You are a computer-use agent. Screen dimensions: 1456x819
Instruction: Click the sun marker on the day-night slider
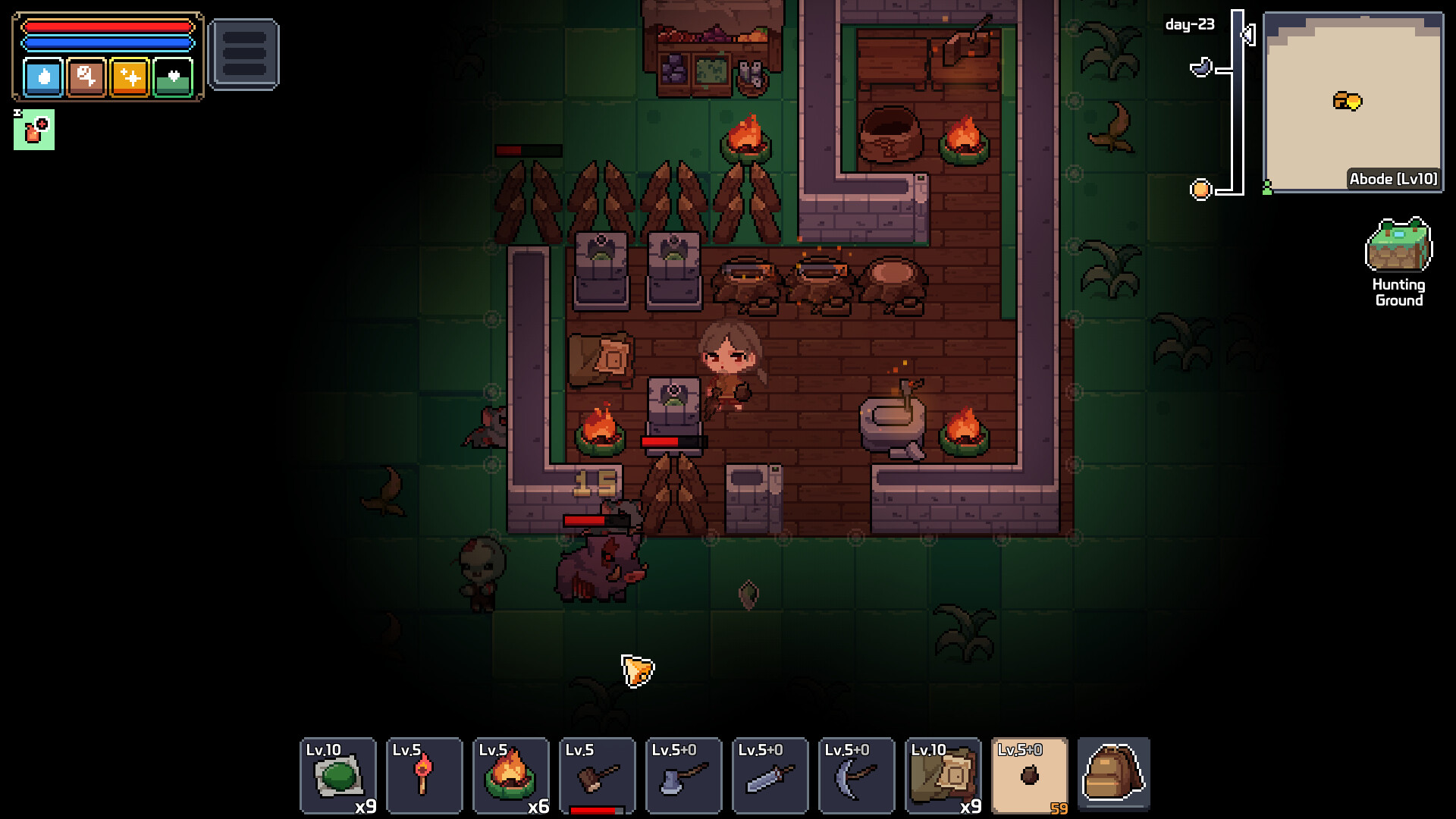pos(1201,190)
